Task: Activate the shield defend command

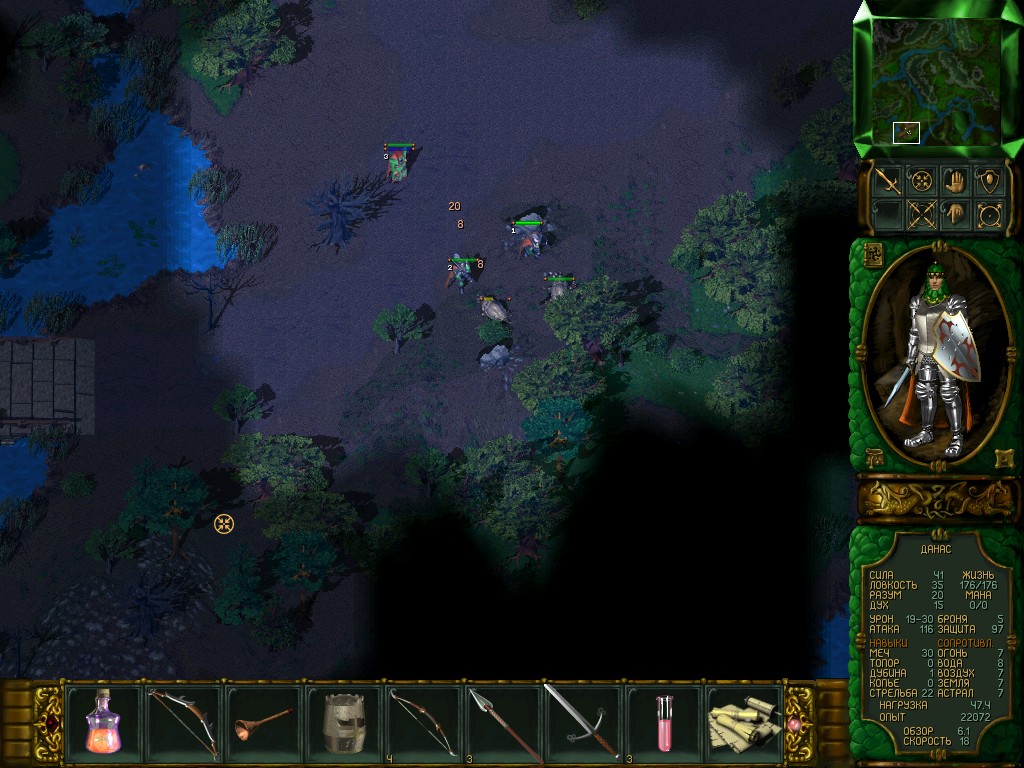Action: (989, 181)
